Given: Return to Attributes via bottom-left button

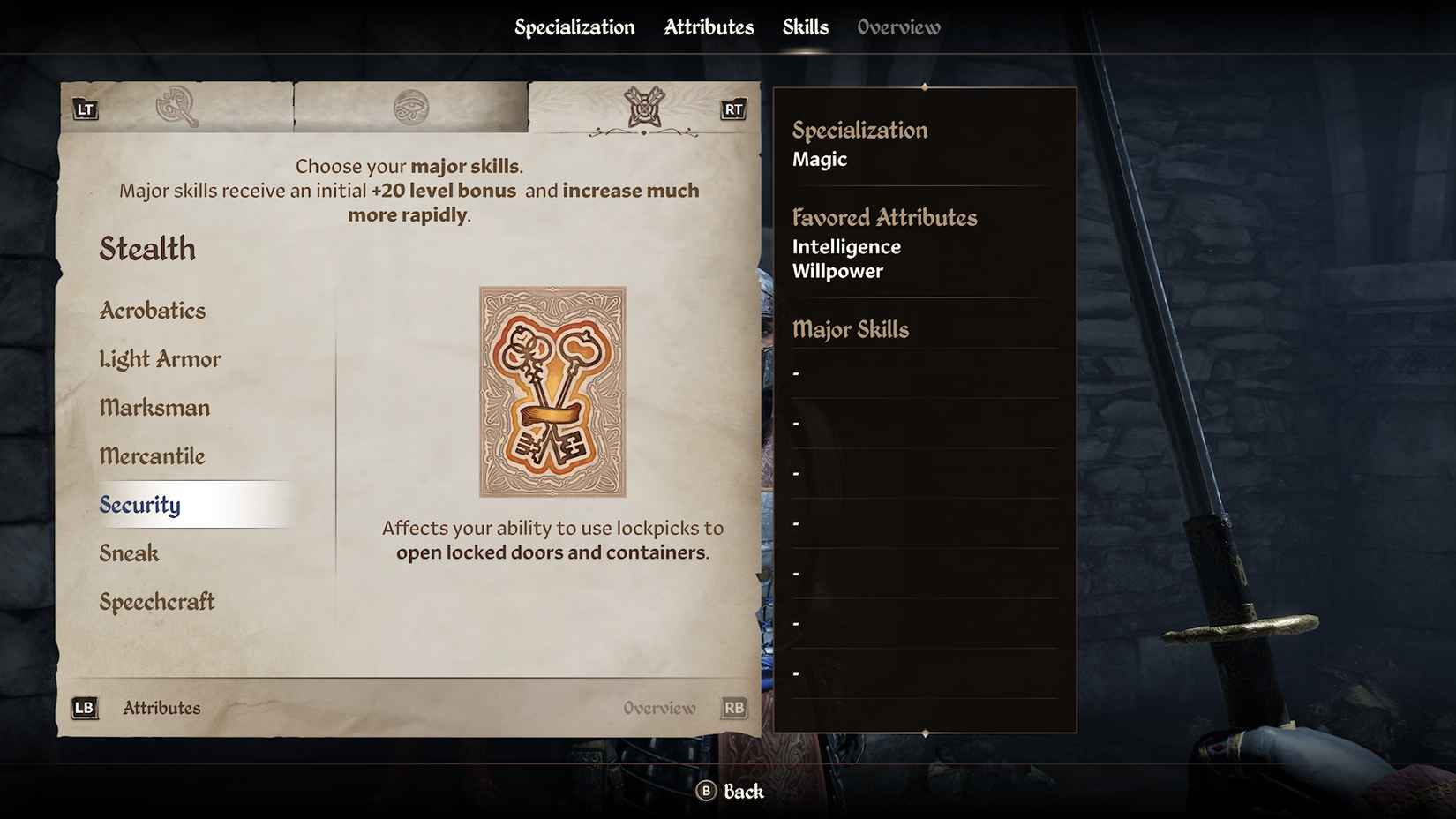Looking at the screenshot, I should [138, 708].
